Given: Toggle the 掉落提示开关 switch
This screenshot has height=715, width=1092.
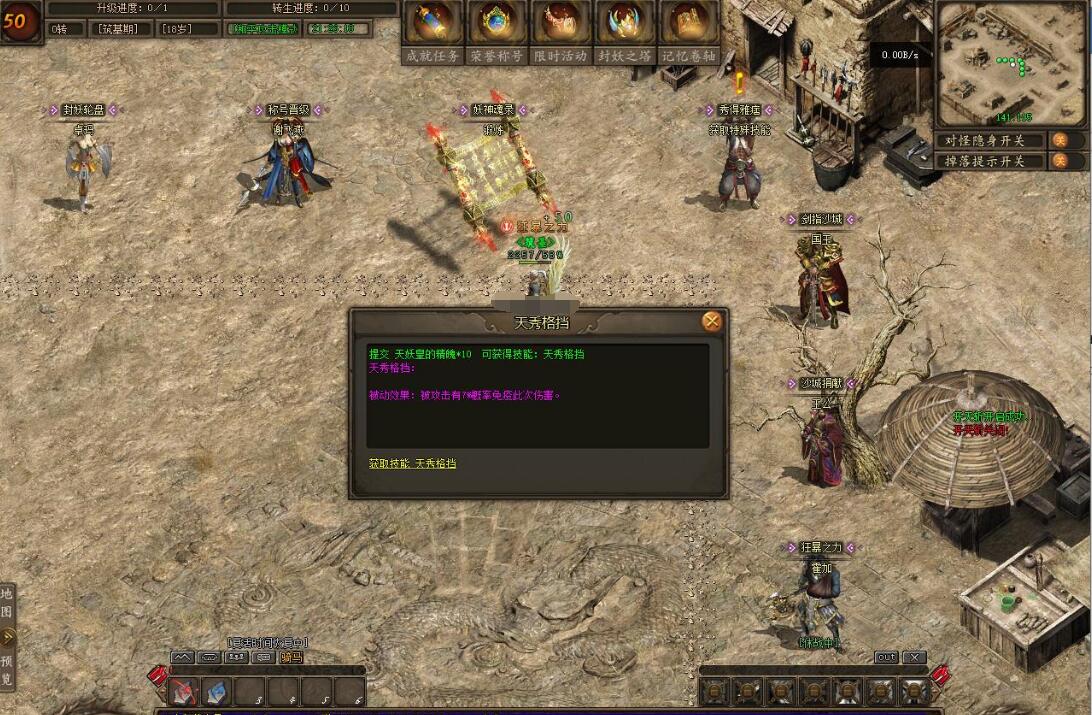Looking at the screenshot, I should click(1059, 161).
